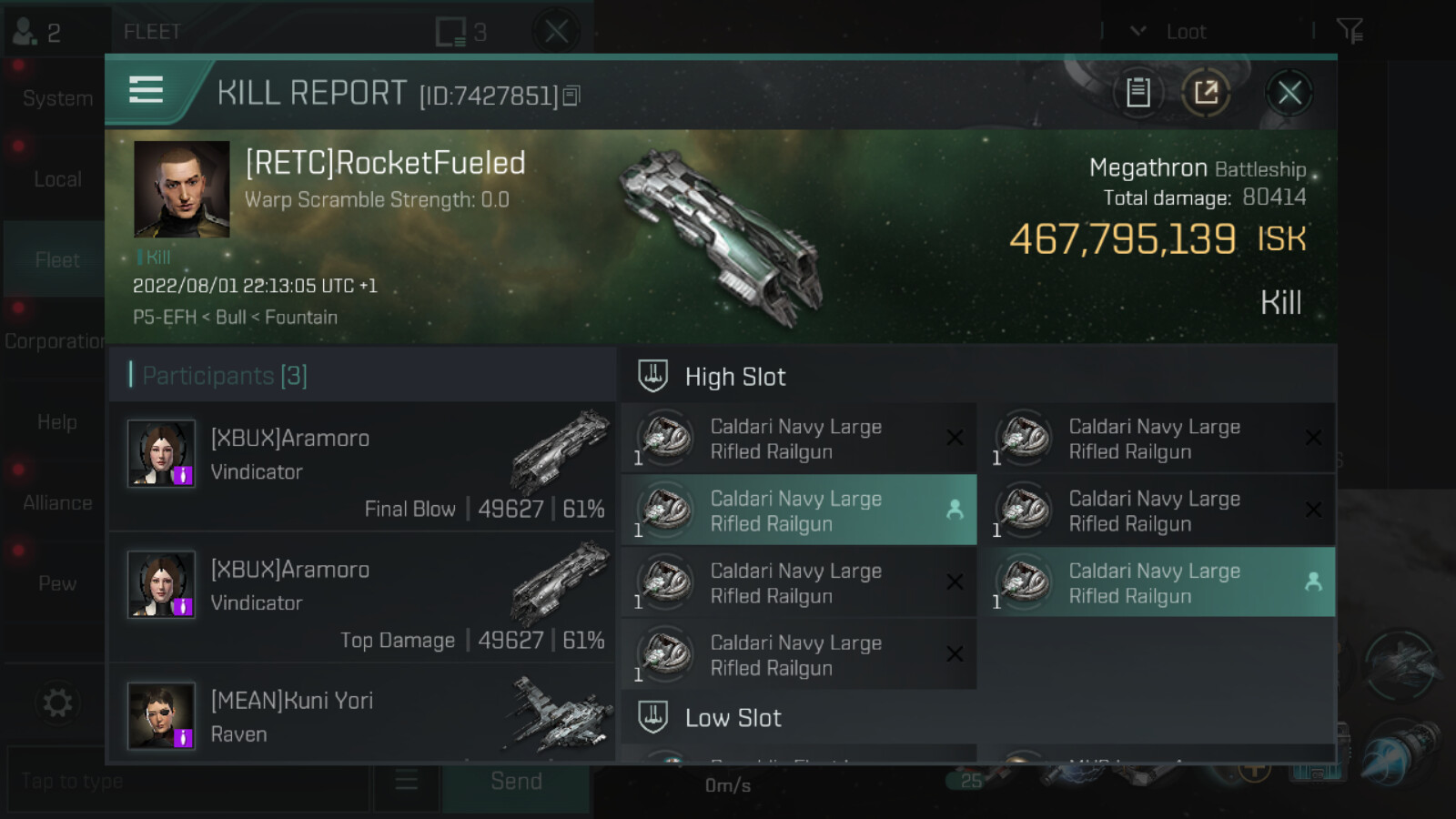
Task: Share the kill report externally
Action: pyautogui.click(x=1206, y=93)
